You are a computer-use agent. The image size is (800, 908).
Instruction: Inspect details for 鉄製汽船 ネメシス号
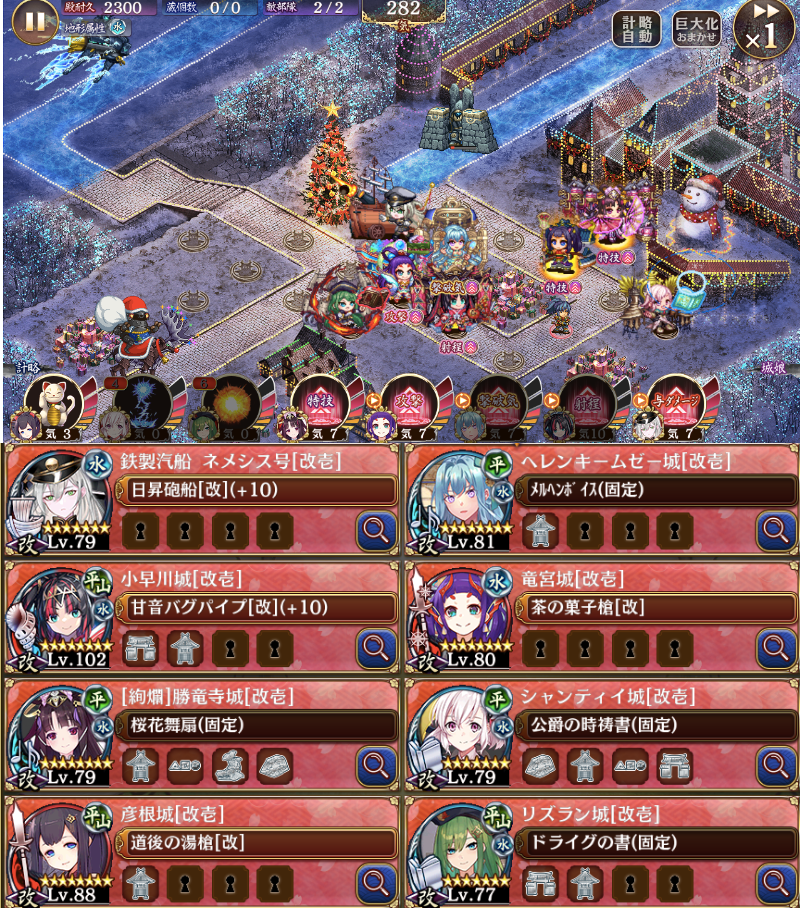pyautogui.click(x=376, y=529)
